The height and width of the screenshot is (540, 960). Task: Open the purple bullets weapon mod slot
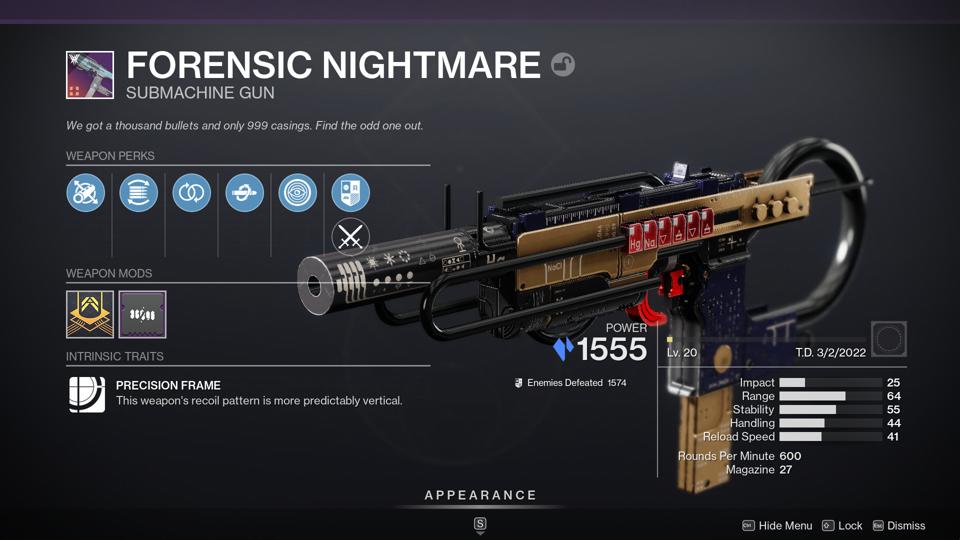(142, 314)
